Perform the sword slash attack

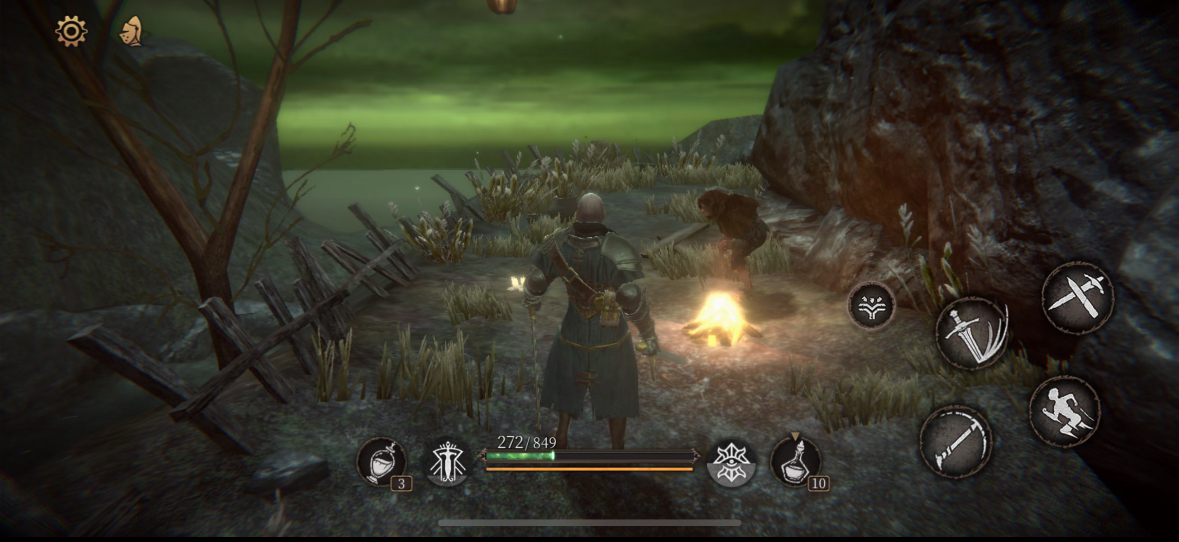point(972,333)
